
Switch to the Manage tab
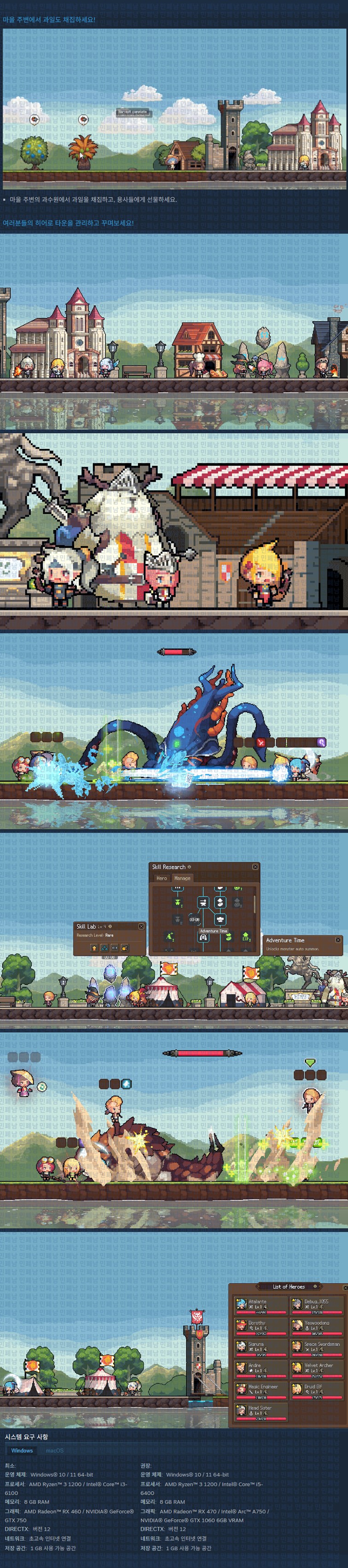point(182,878)
